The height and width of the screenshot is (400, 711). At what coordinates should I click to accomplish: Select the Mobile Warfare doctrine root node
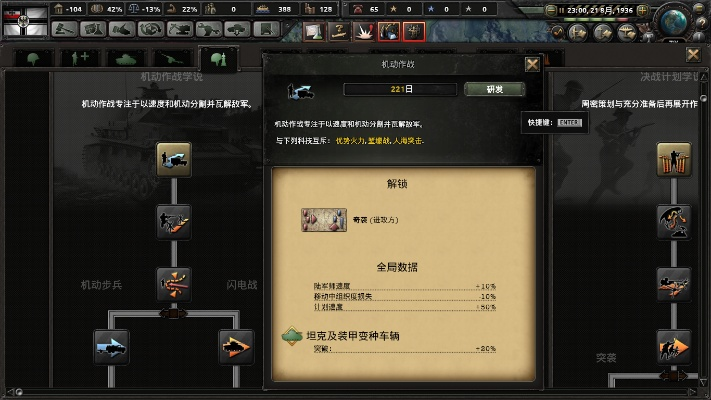pyautogui.click(x=174, y=160)
